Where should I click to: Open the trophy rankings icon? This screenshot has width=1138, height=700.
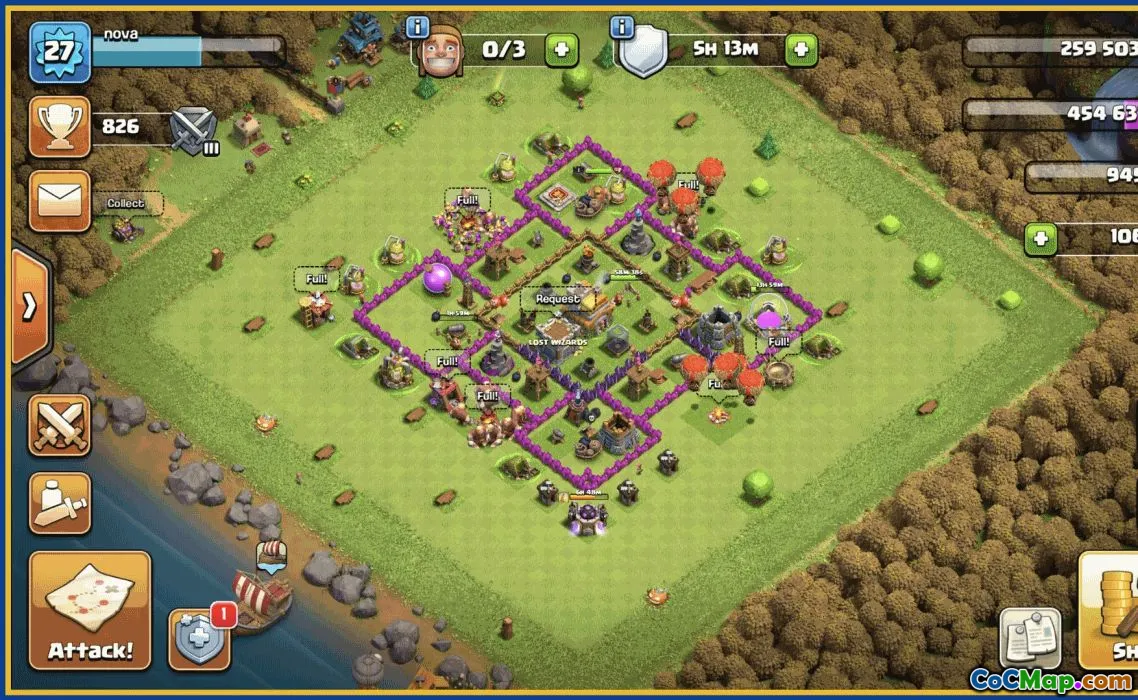59,126
